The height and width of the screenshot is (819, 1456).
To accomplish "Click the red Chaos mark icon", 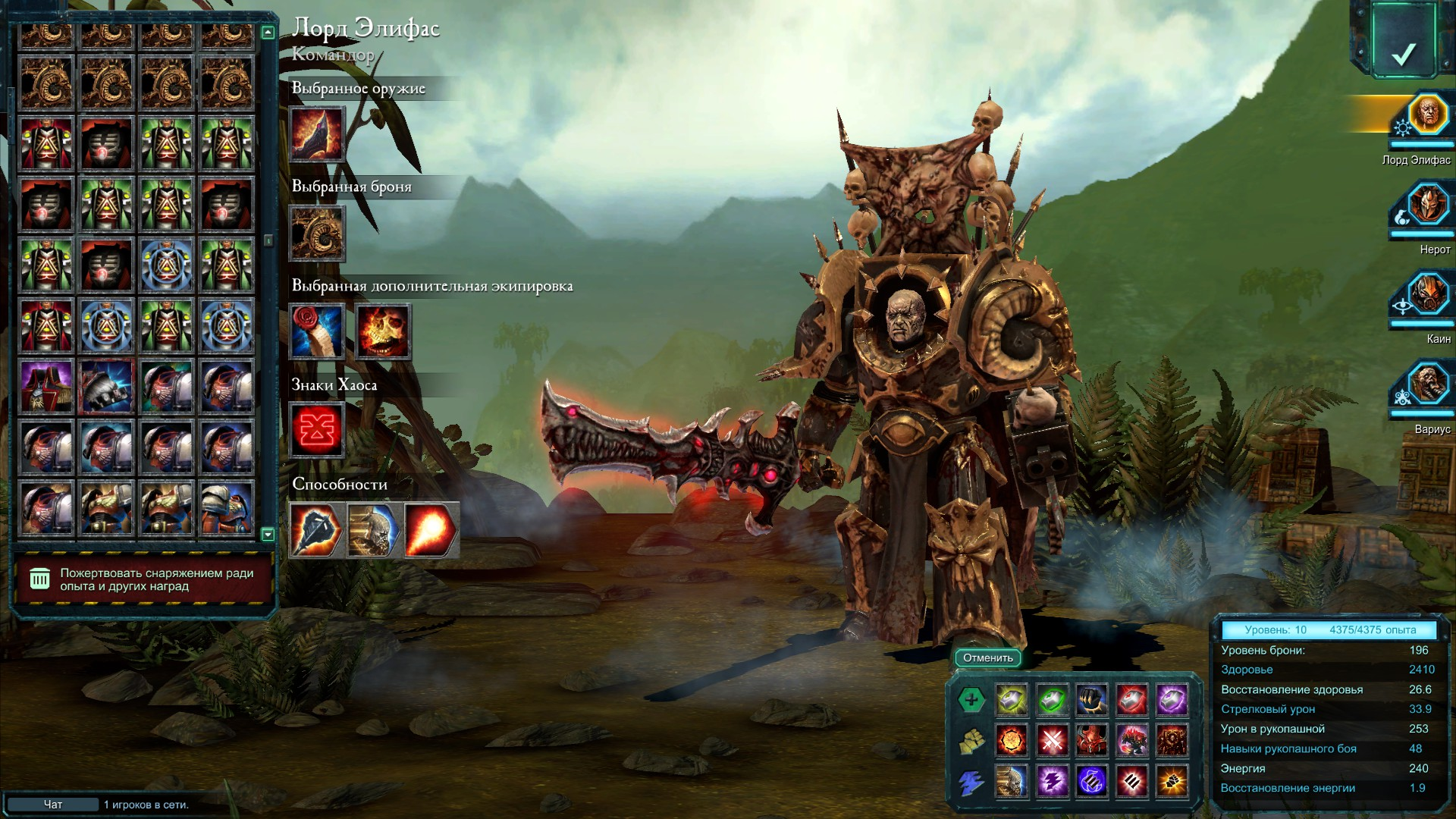I will click(317, 431).
